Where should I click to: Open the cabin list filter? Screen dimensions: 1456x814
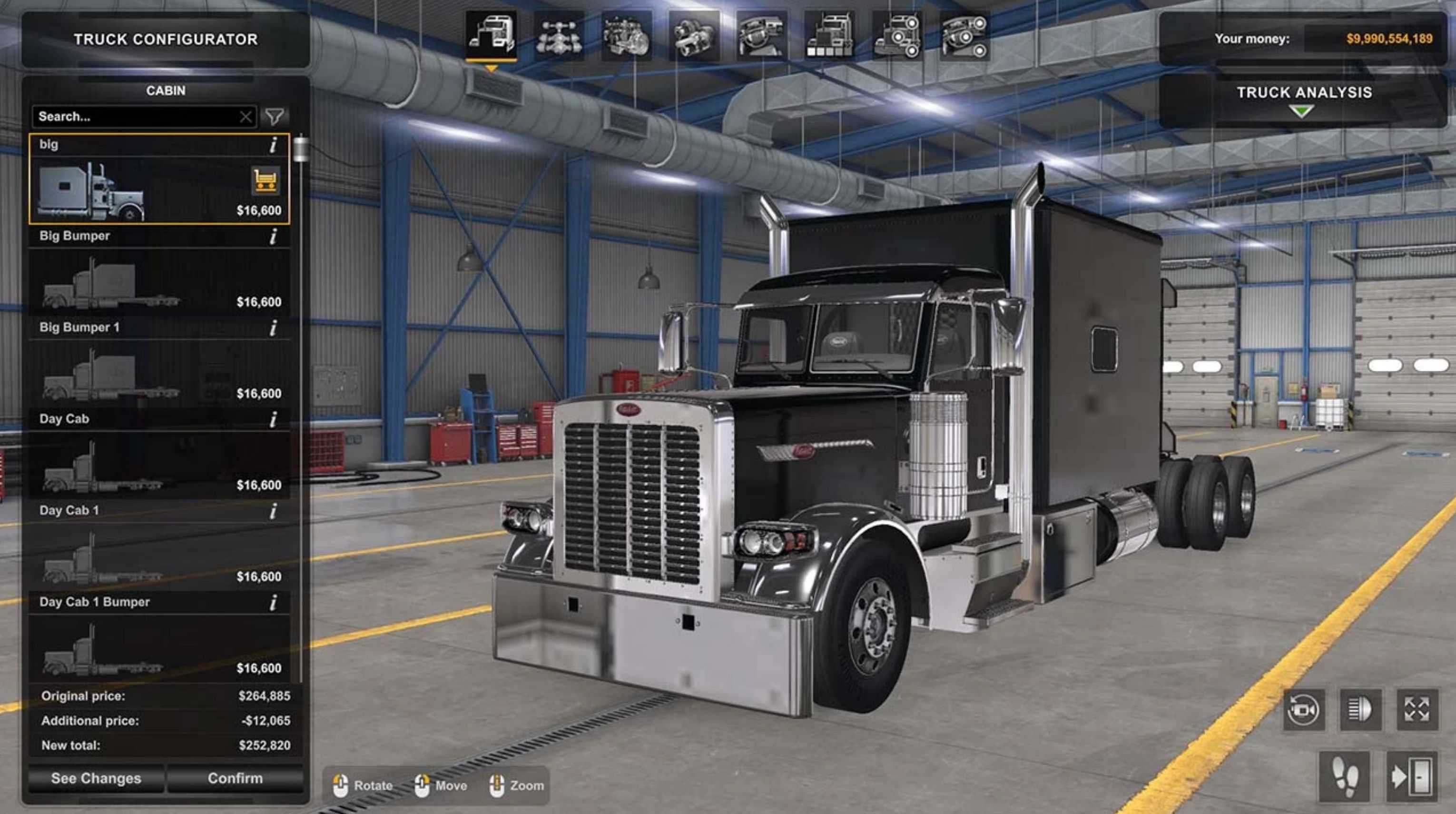275,117
